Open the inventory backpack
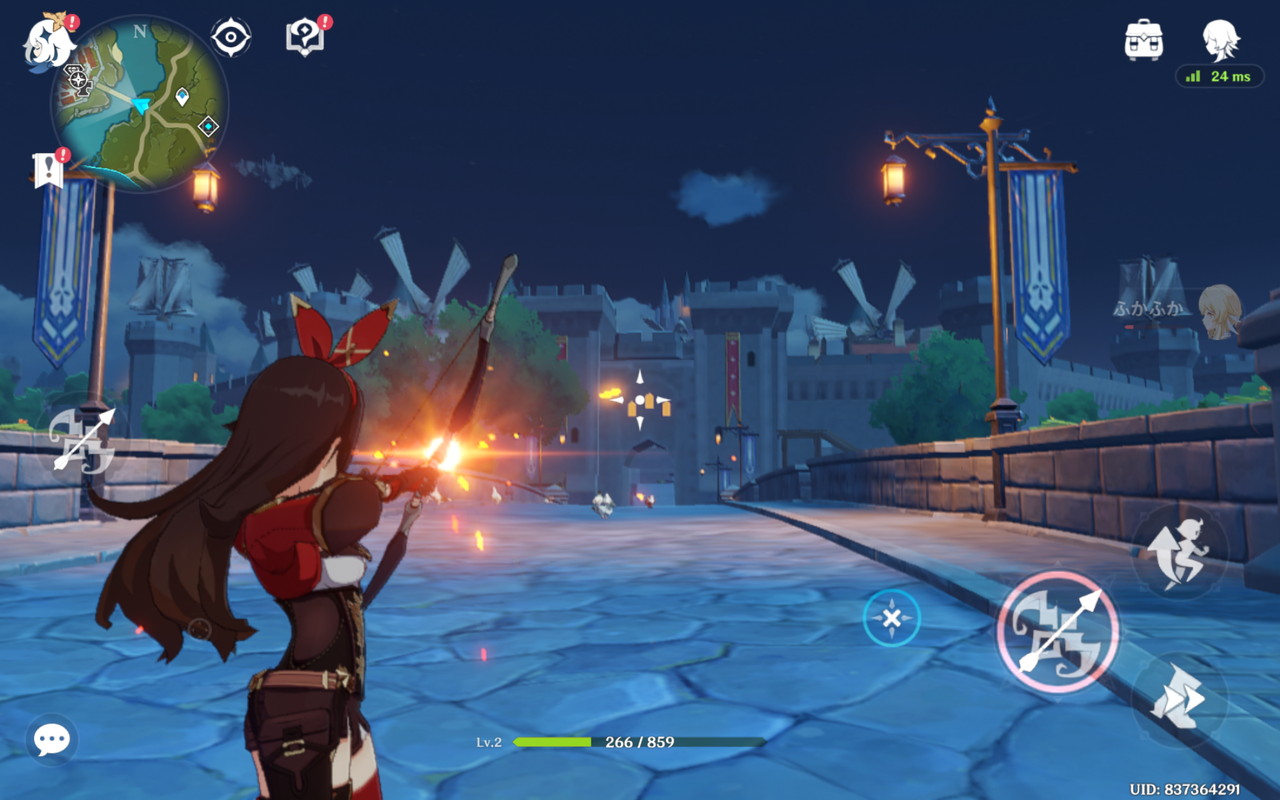This screenshot has width=1280, height=800. [x=1143, y=40]
